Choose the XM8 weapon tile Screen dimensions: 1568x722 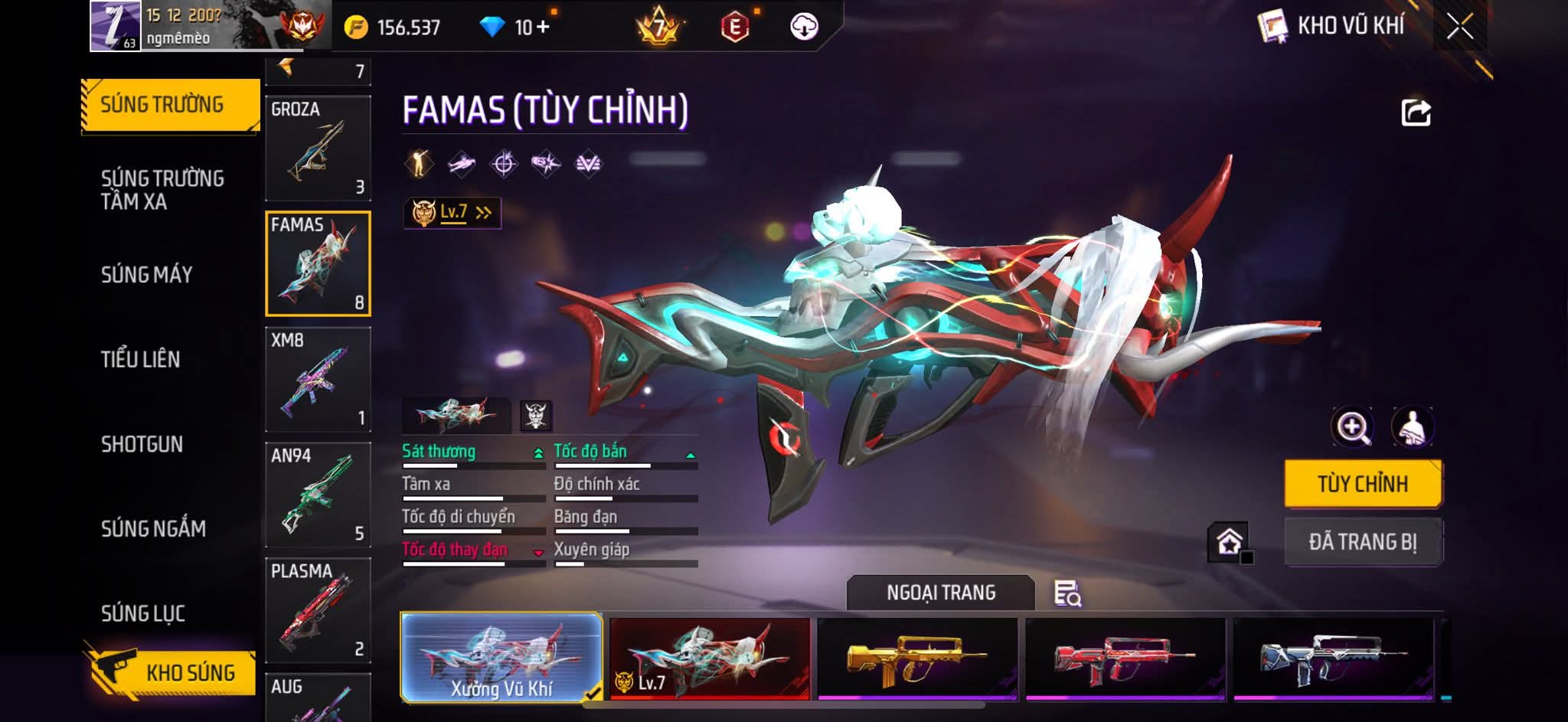[x=318, y=379]
